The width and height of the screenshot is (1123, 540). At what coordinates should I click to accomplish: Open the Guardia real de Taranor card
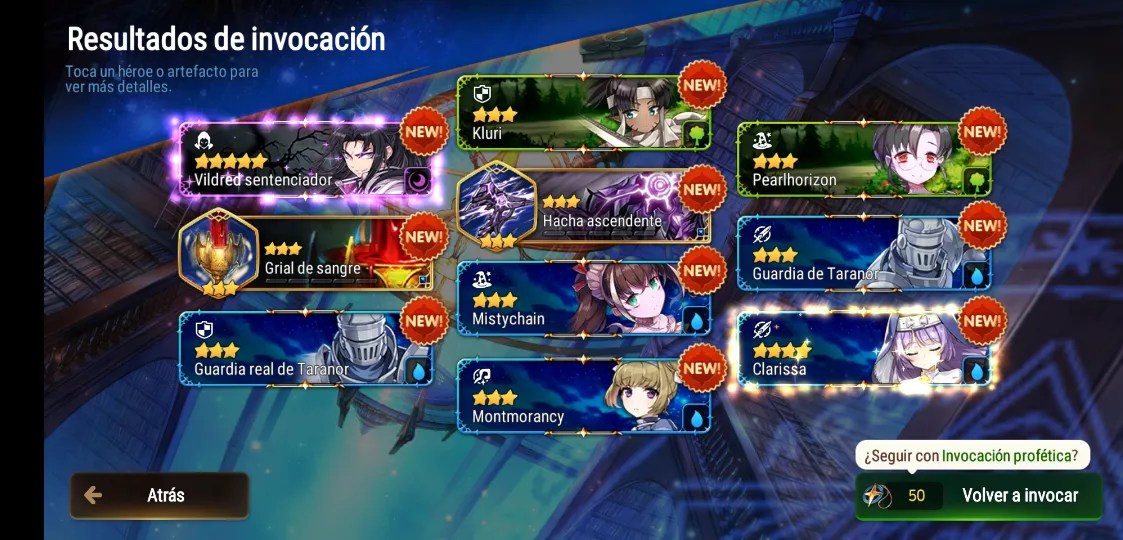305,348
